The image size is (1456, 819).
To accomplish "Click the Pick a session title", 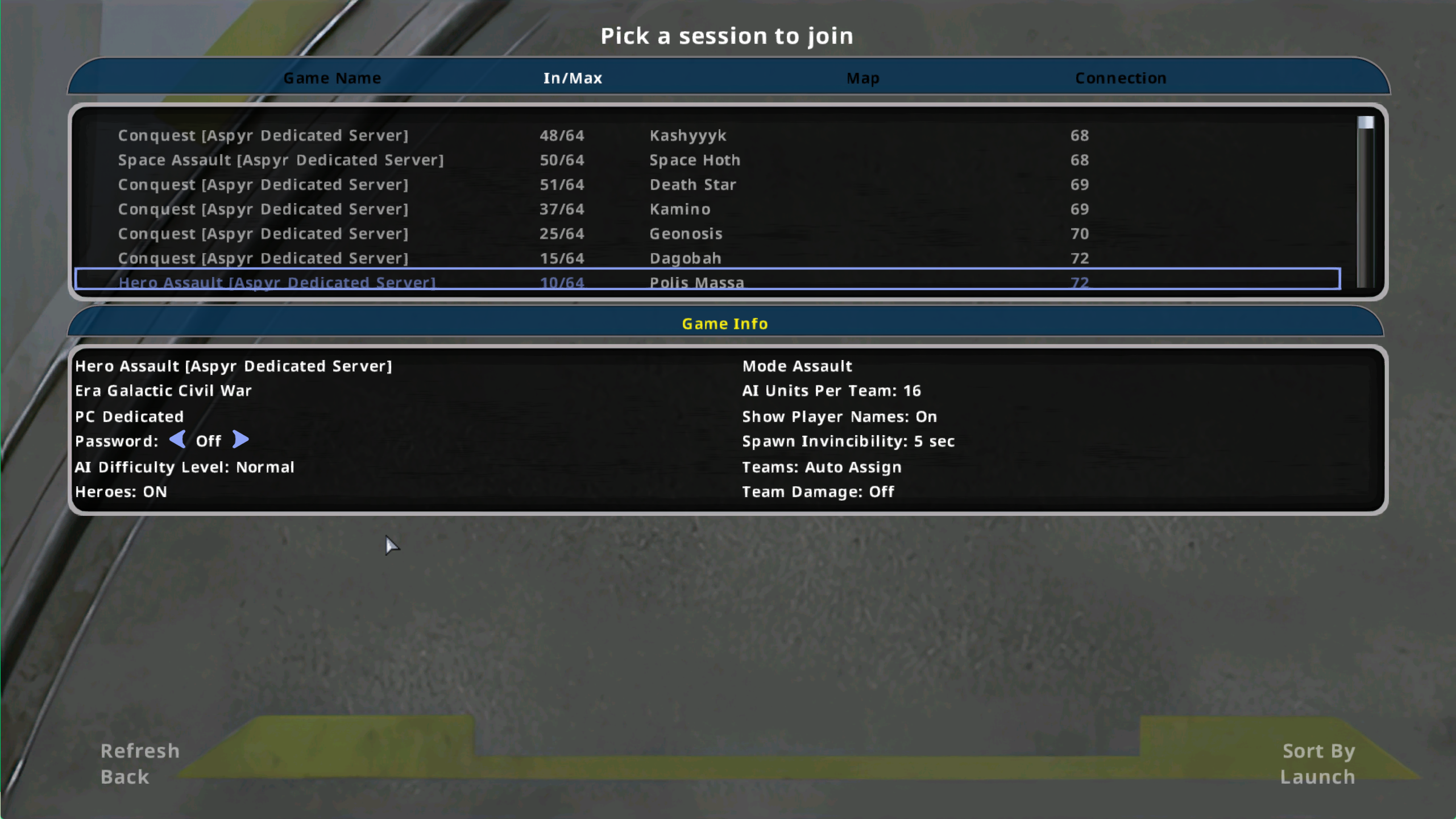I will 727,35.
